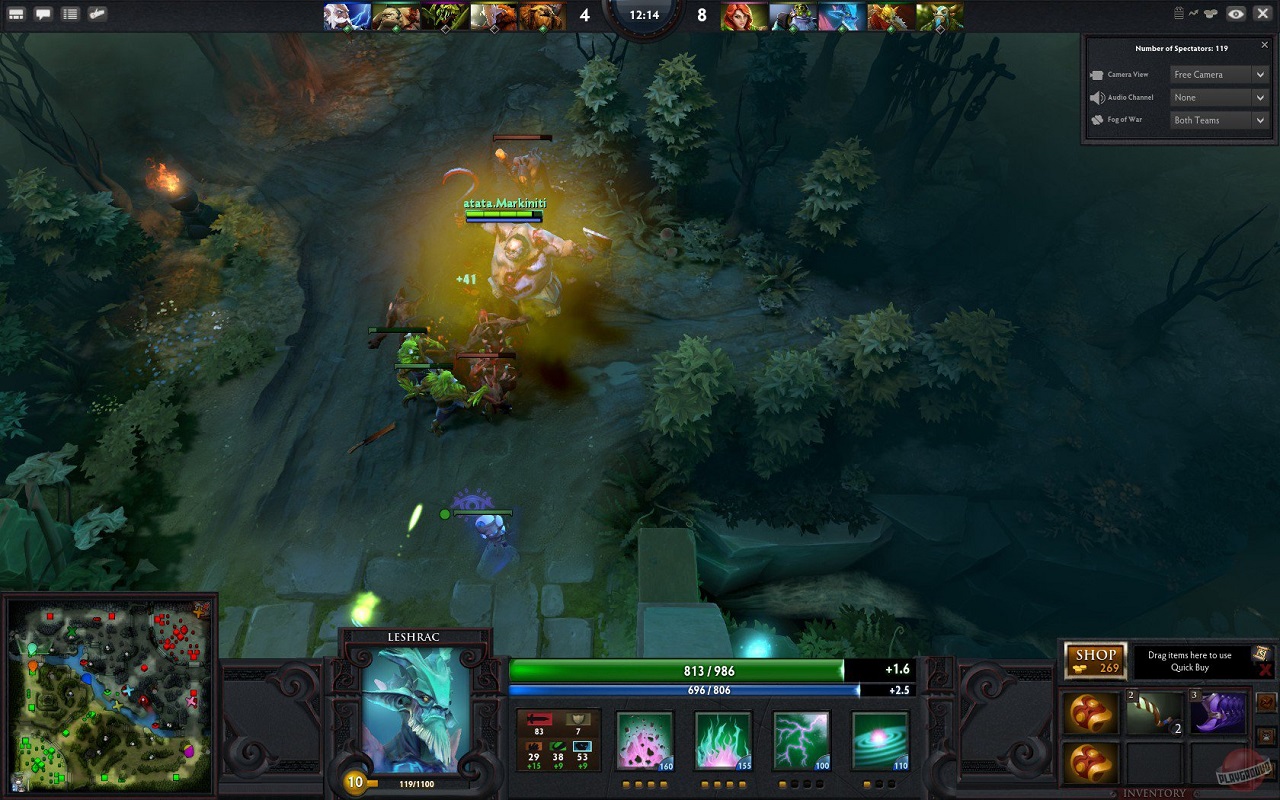The image size is (1280, 800).
Task: Select Zeus in the top hero bar
Action: click(x=347, y=16)
